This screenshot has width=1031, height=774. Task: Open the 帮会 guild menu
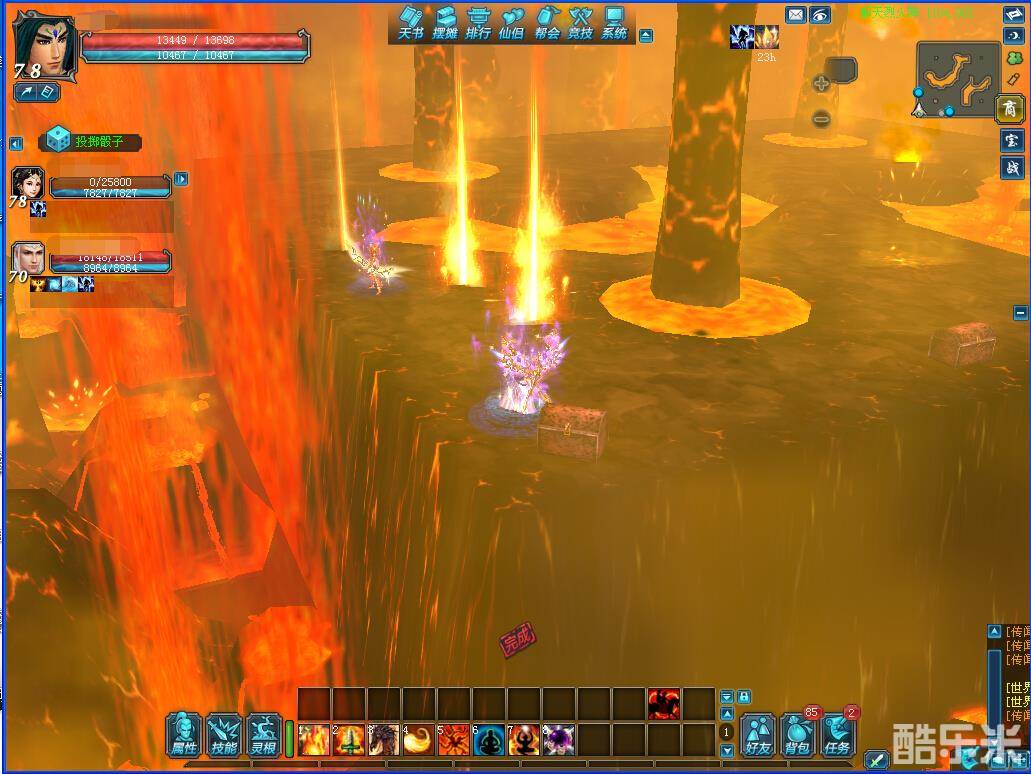547,22
